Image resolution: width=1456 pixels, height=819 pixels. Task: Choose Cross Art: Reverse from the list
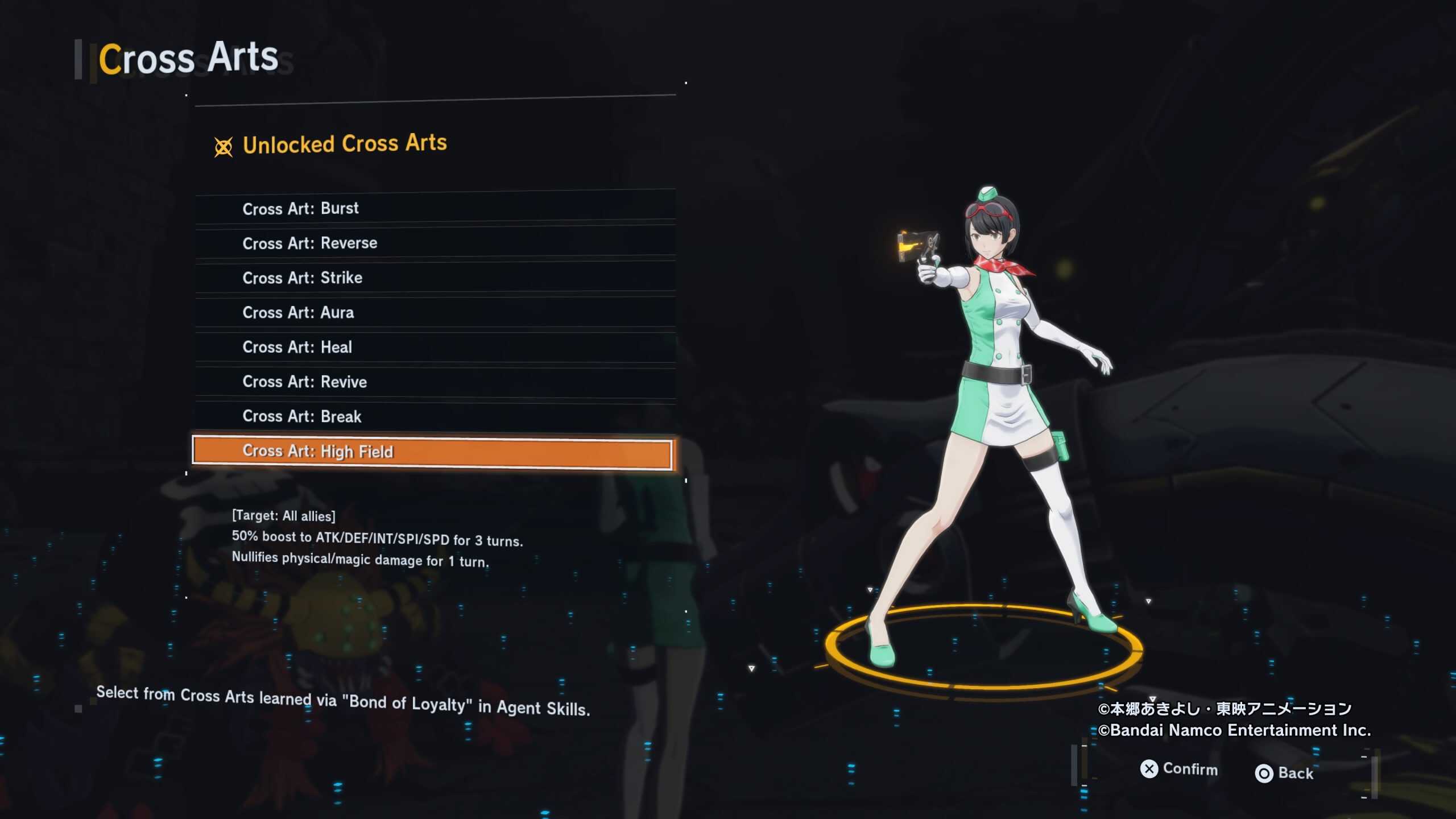[x=435, y=242]
